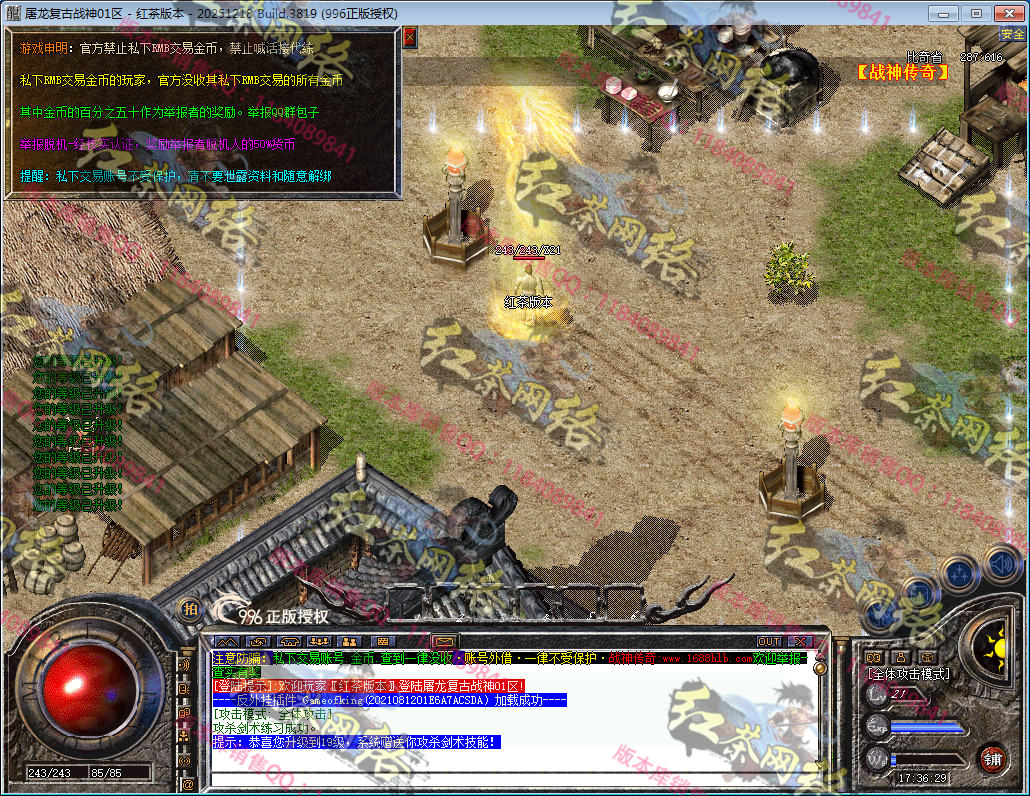Close the game window
The image size is (1030, 796).
click(x=1007, y=13)
